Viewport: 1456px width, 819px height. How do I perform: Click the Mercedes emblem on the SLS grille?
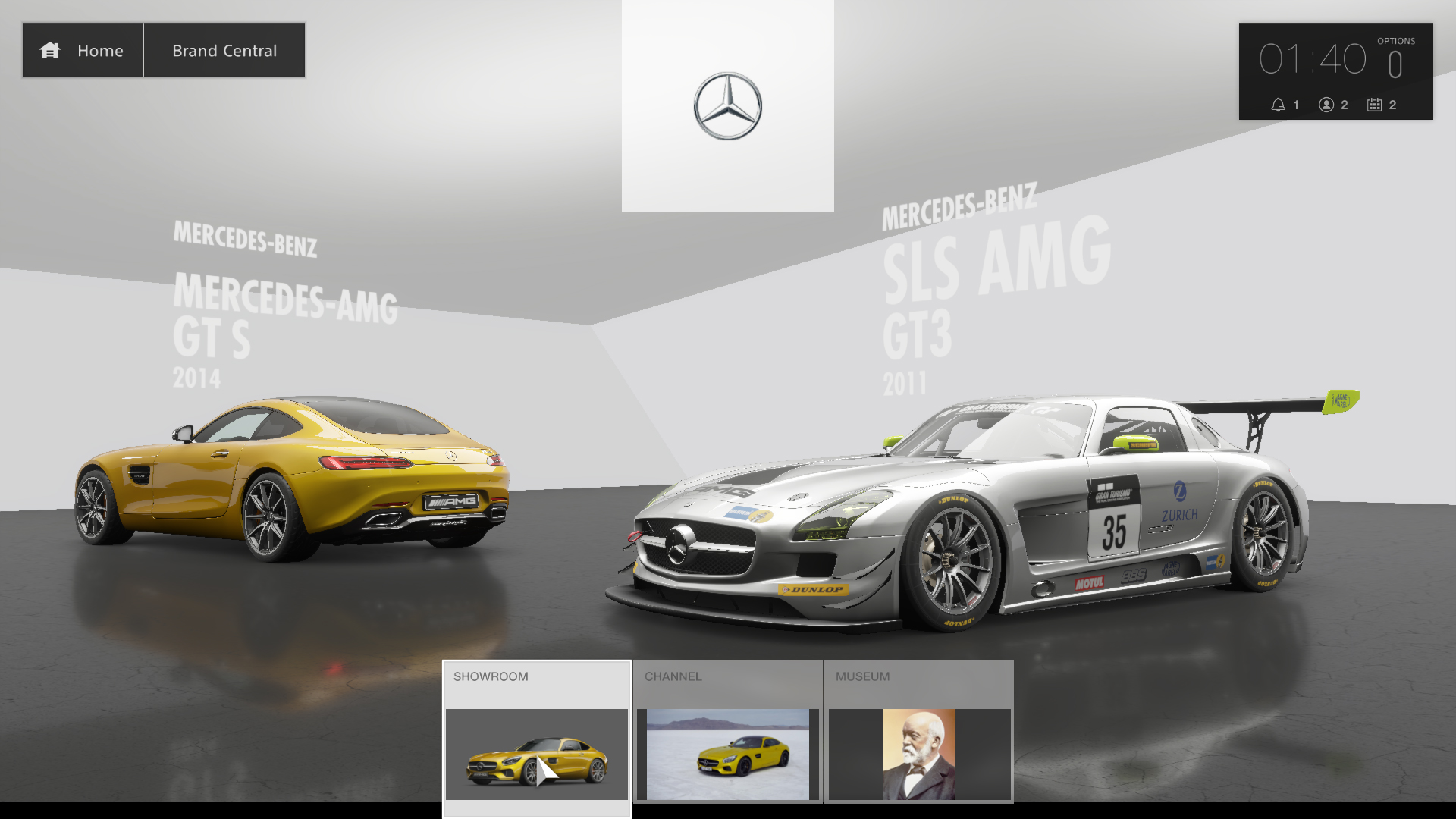(x=677, y=543)
